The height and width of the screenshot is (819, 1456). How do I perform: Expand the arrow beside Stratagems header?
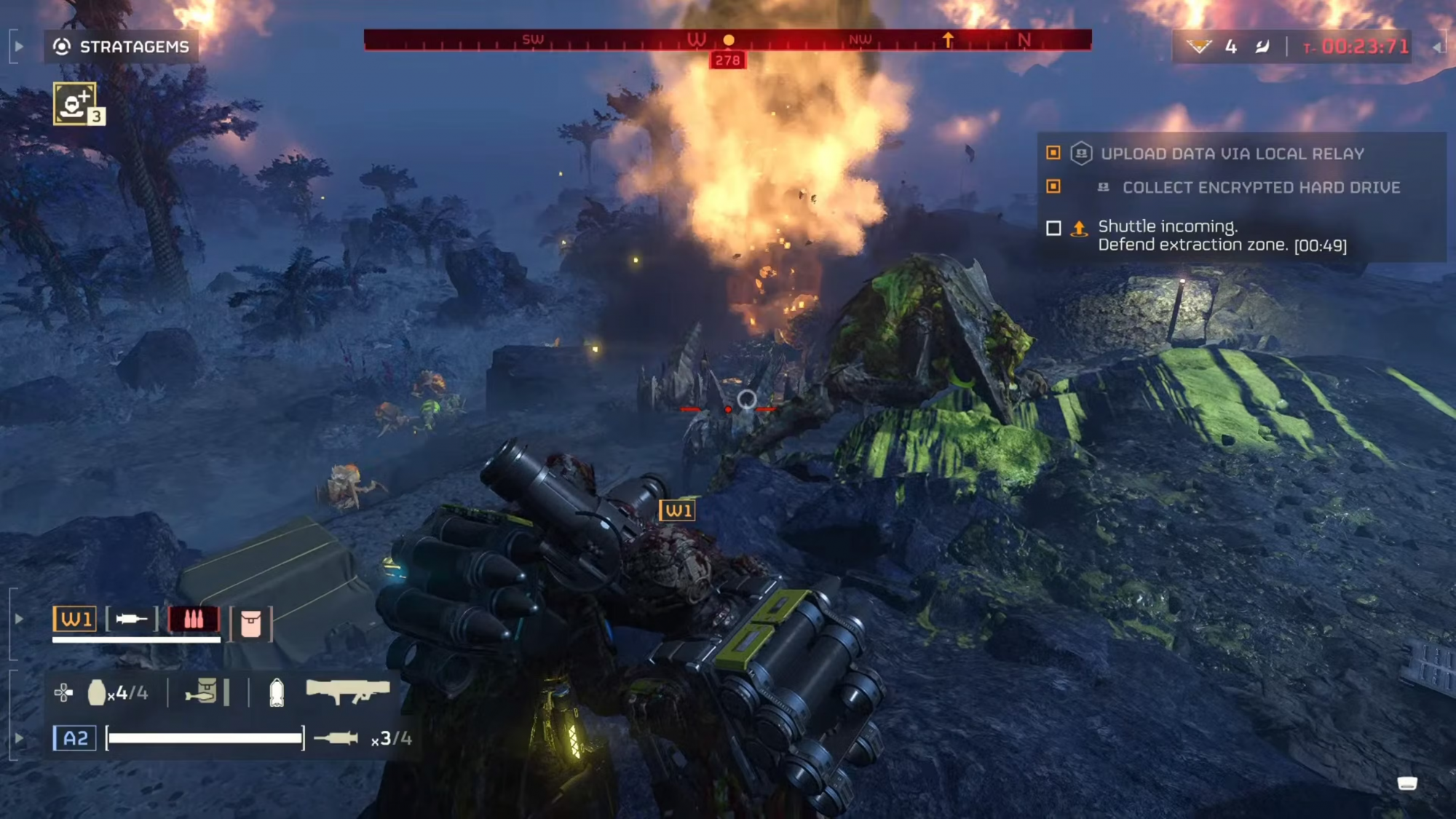[19, 47]
